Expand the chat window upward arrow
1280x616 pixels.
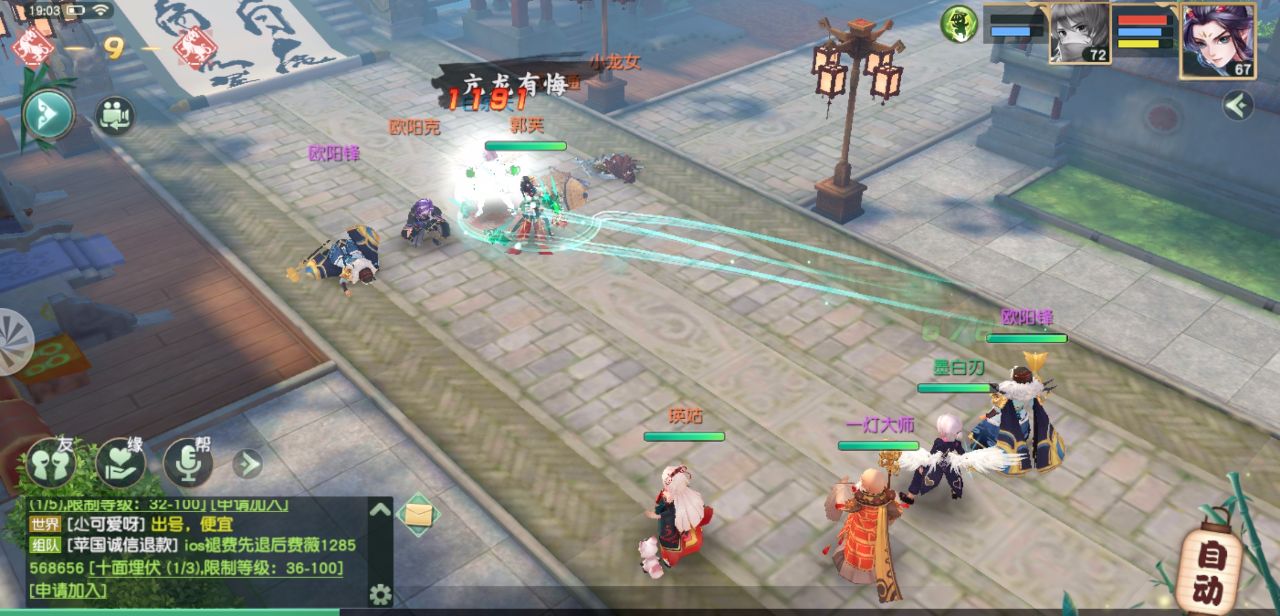pyautogui.click(x=380, y=509)
